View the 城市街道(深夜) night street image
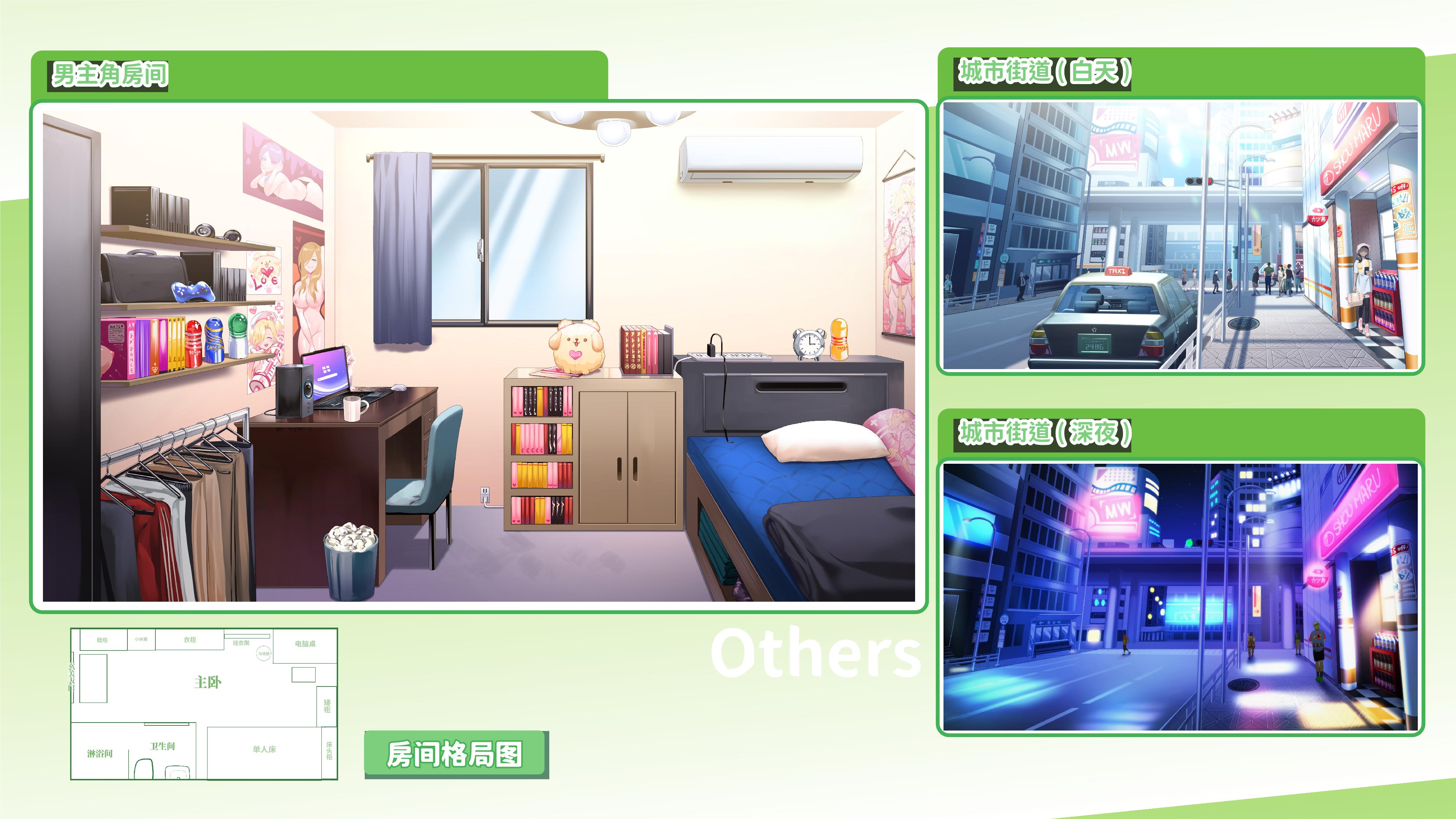The width and height of the screenshot is (1456, 819). [1180, 597]
